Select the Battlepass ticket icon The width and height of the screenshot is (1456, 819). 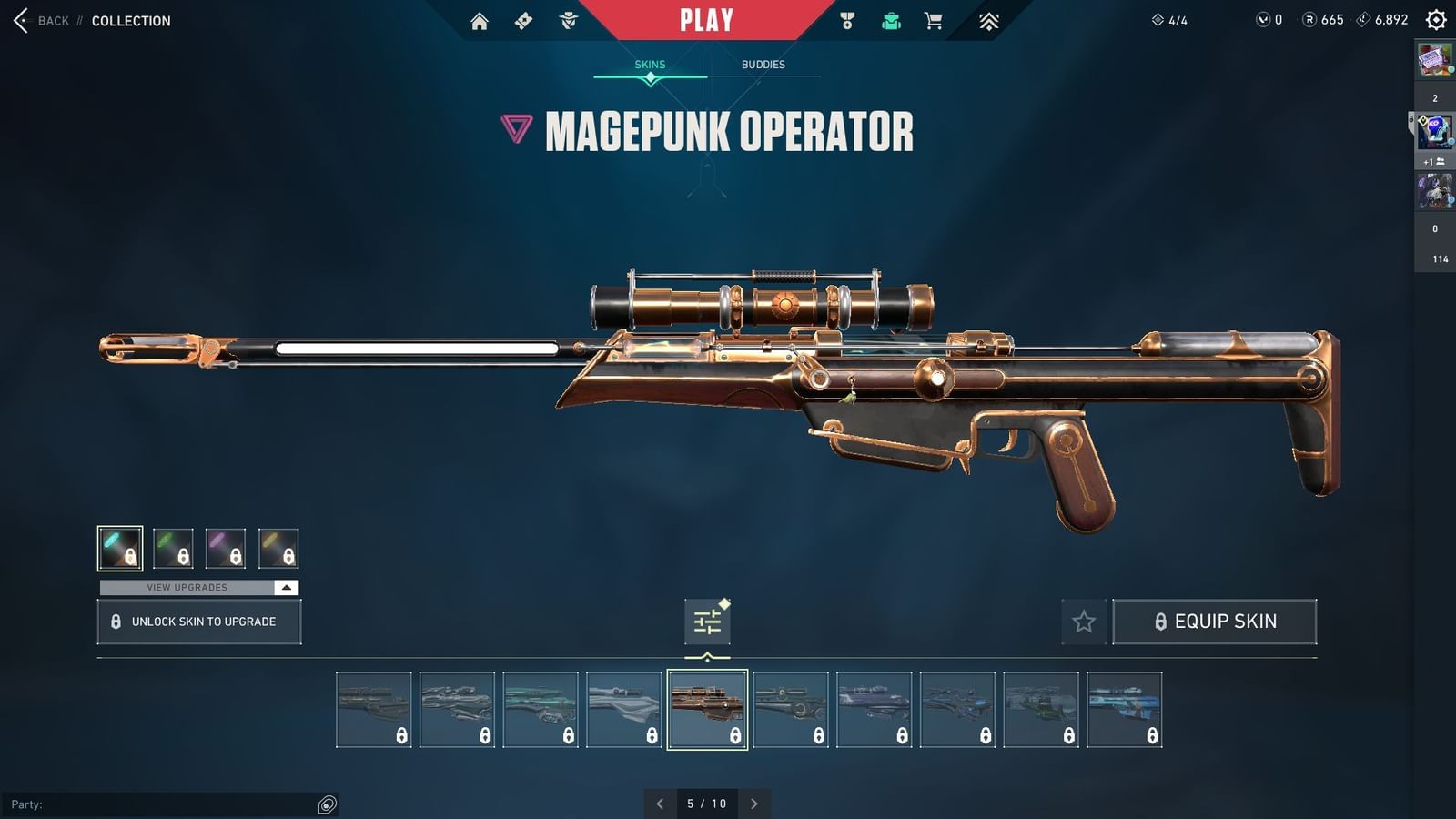pos(523,19)
